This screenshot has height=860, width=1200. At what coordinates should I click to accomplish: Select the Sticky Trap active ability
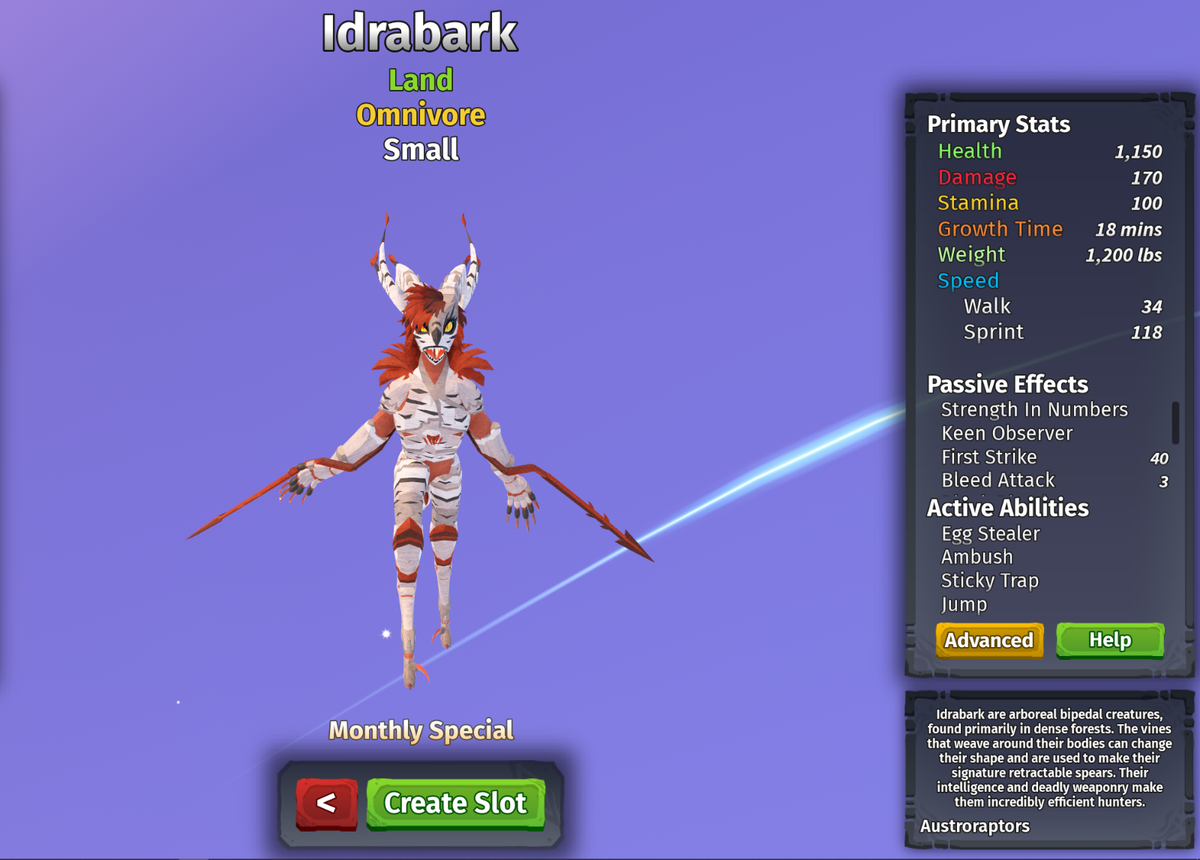[989, 581]
